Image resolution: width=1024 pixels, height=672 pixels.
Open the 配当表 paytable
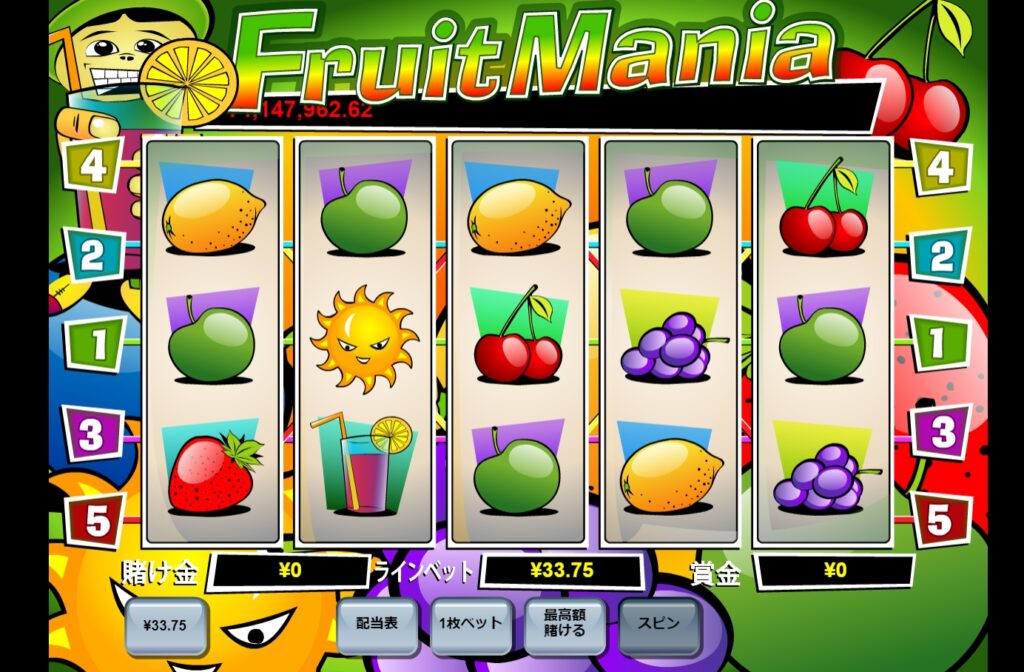pyautogui.click(x=377, y=624)
